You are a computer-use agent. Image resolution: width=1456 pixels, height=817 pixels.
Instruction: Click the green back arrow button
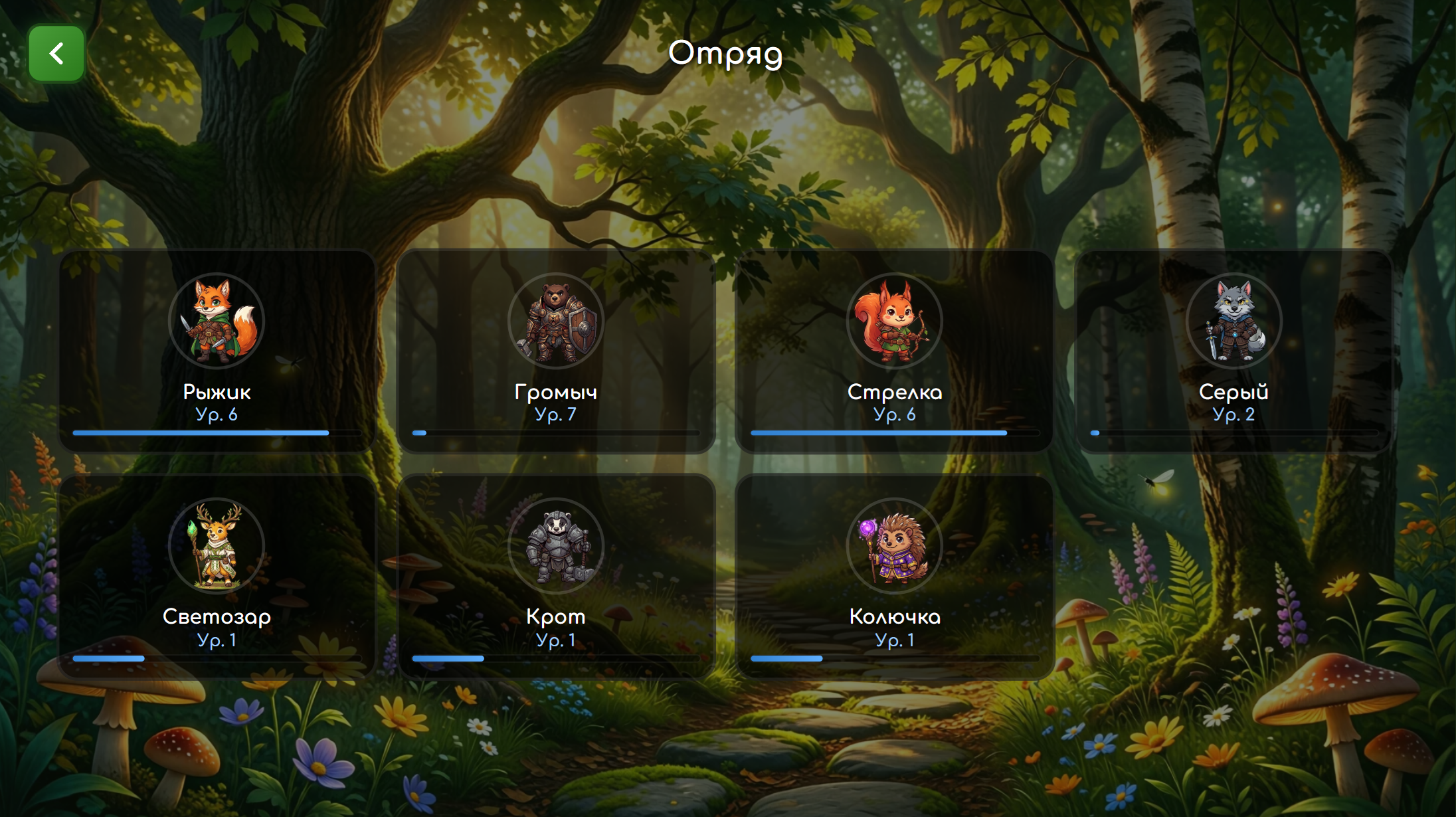(56, 54)
